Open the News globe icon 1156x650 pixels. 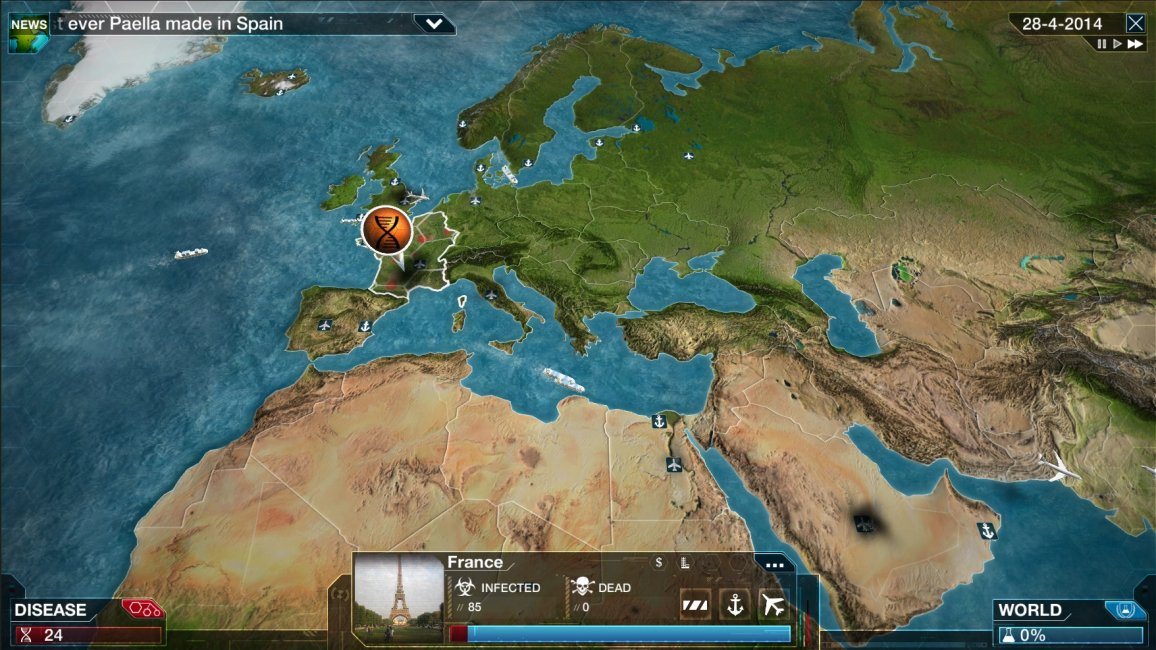pyautogui.click(x=28, y=31)
